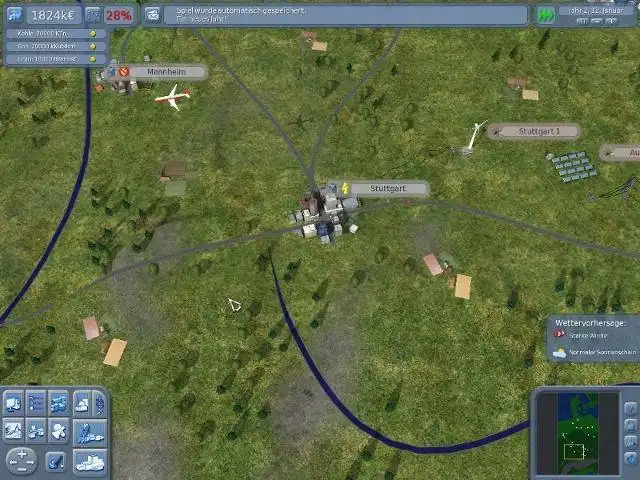Screen dimensions: 640x480
Task: Use the round zoom and rotate camera control
Action: tap(22, 461)
